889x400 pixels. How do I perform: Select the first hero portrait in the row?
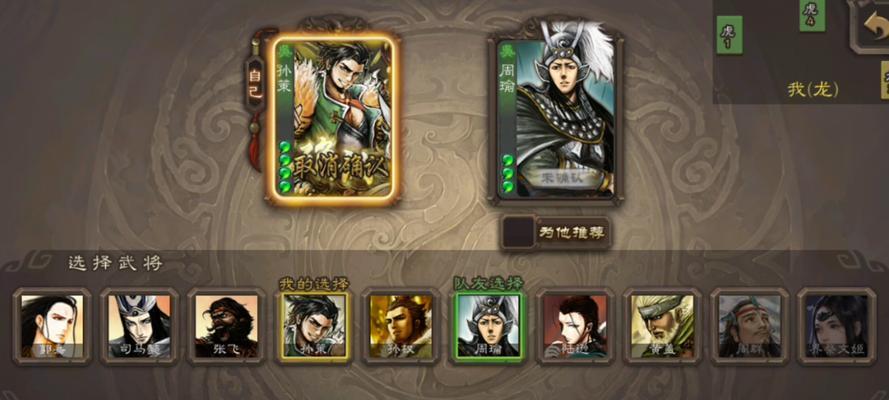tap(52, 326)
